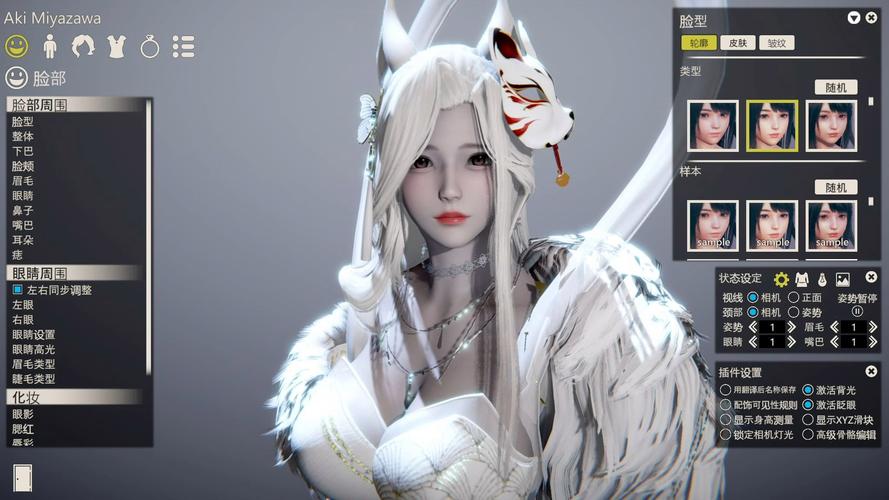Viewport: 889px width, 500px height.
Task: Open the 眼睛高光 entry
Action: coord(33,349)
